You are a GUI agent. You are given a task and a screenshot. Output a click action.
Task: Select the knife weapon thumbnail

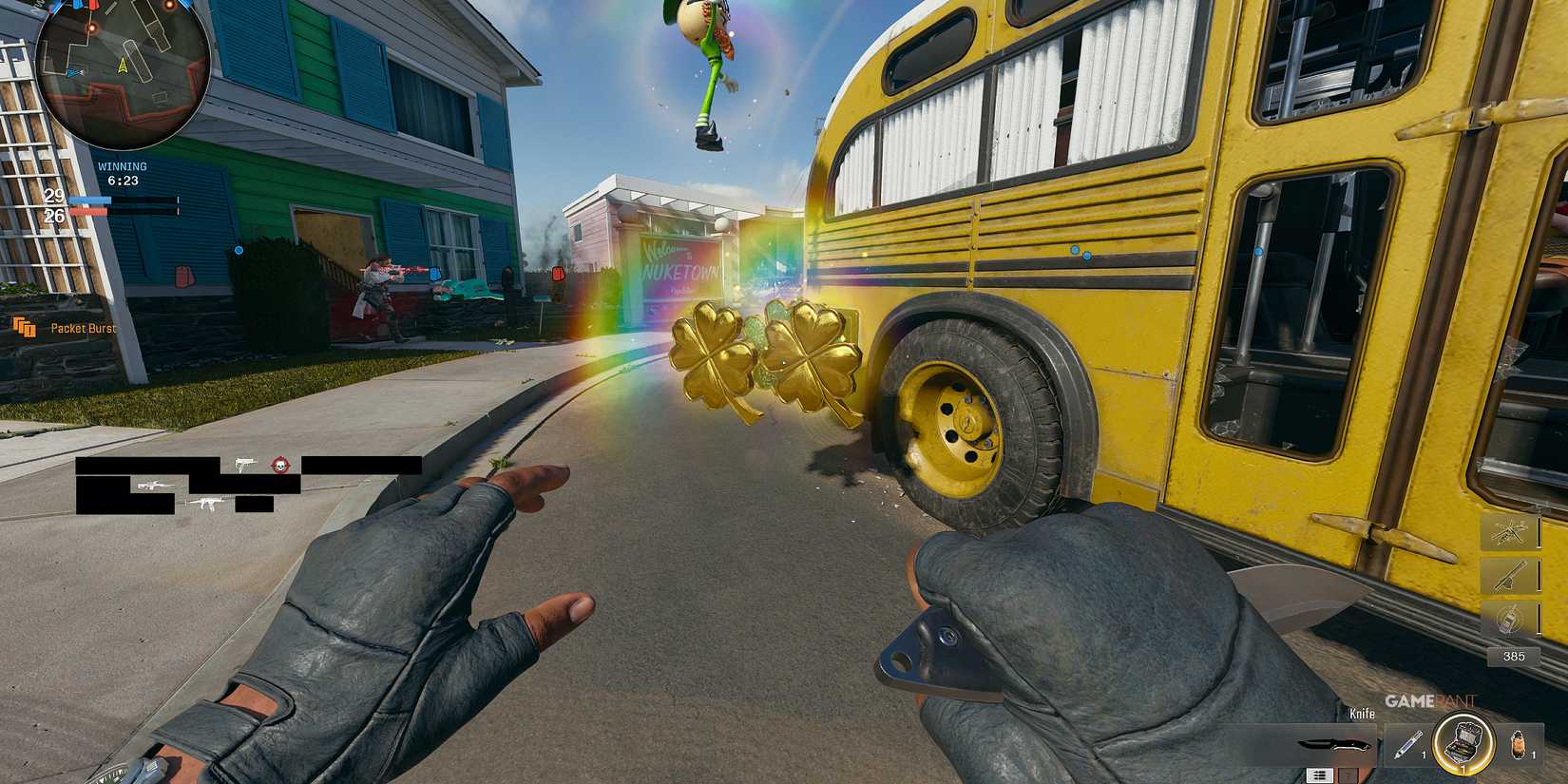[1333, 745]
